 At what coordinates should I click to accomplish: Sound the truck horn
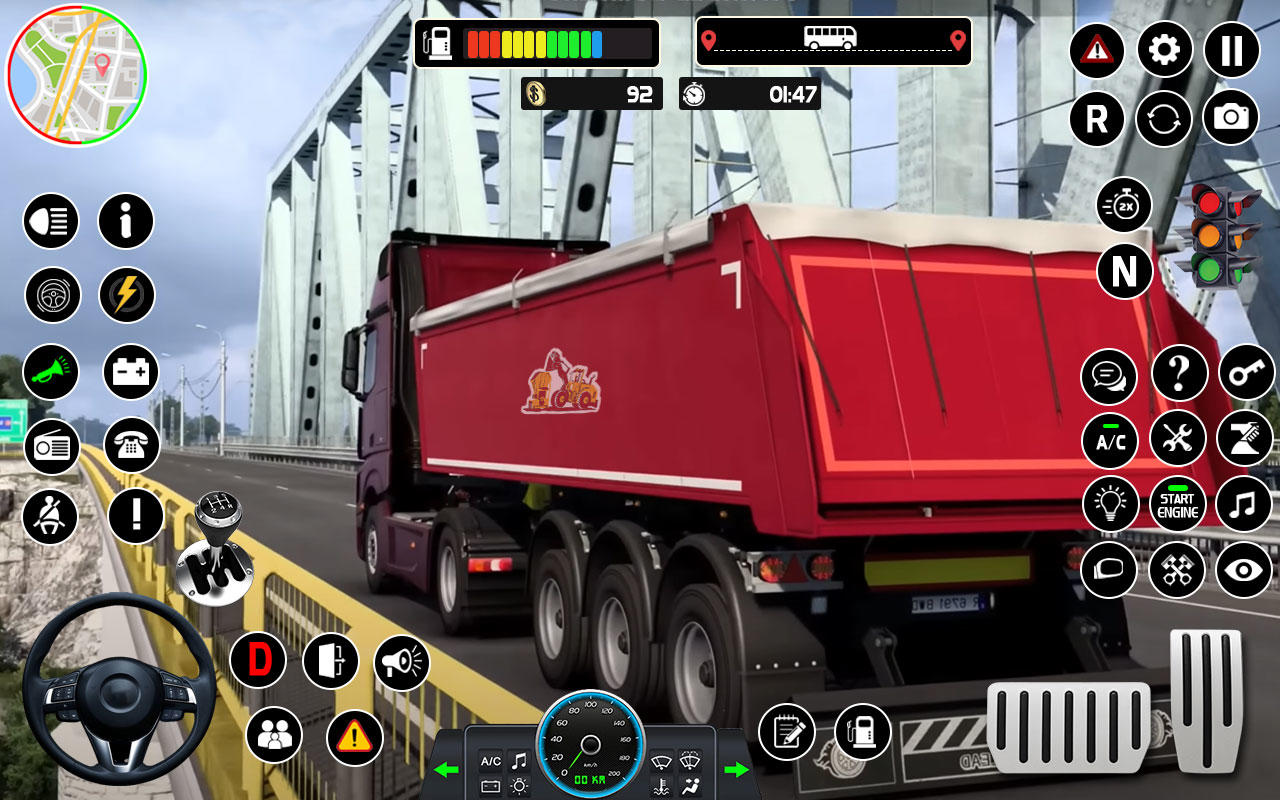pyautogui.click(x=51, y=372)
